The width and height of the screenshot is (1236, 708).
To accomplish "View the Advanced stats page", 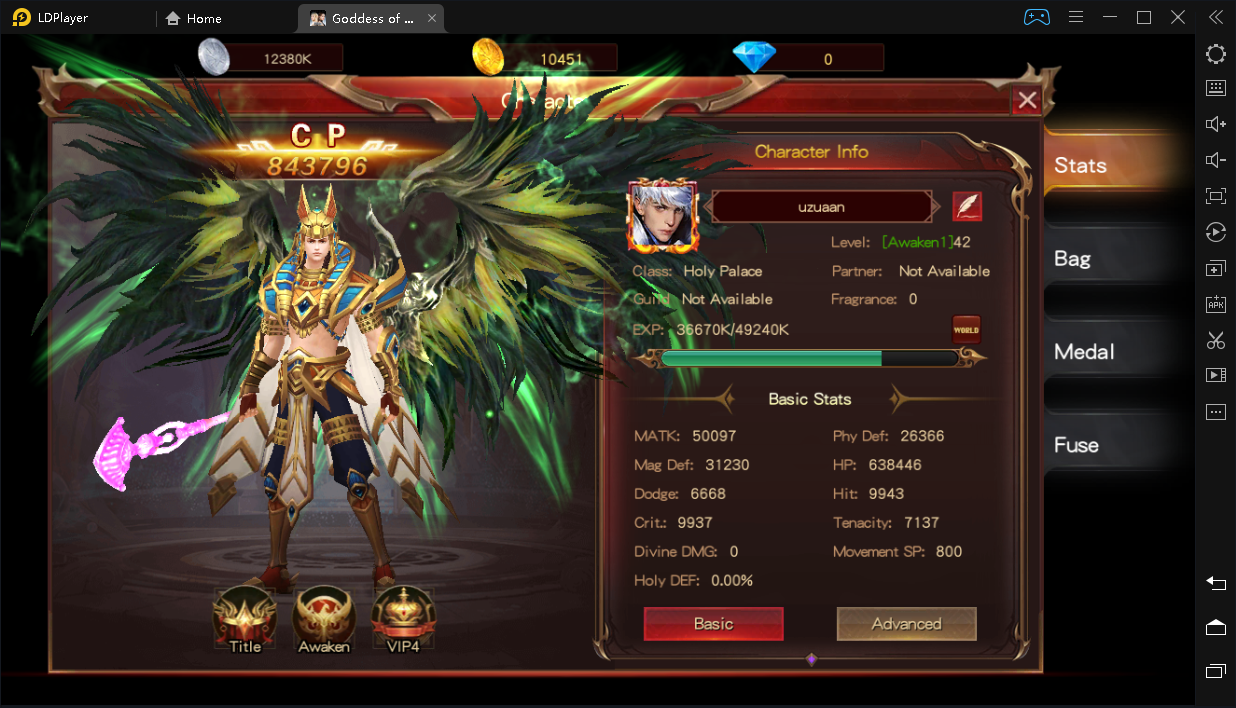I will pyautogui.click(x=906, y=624).
